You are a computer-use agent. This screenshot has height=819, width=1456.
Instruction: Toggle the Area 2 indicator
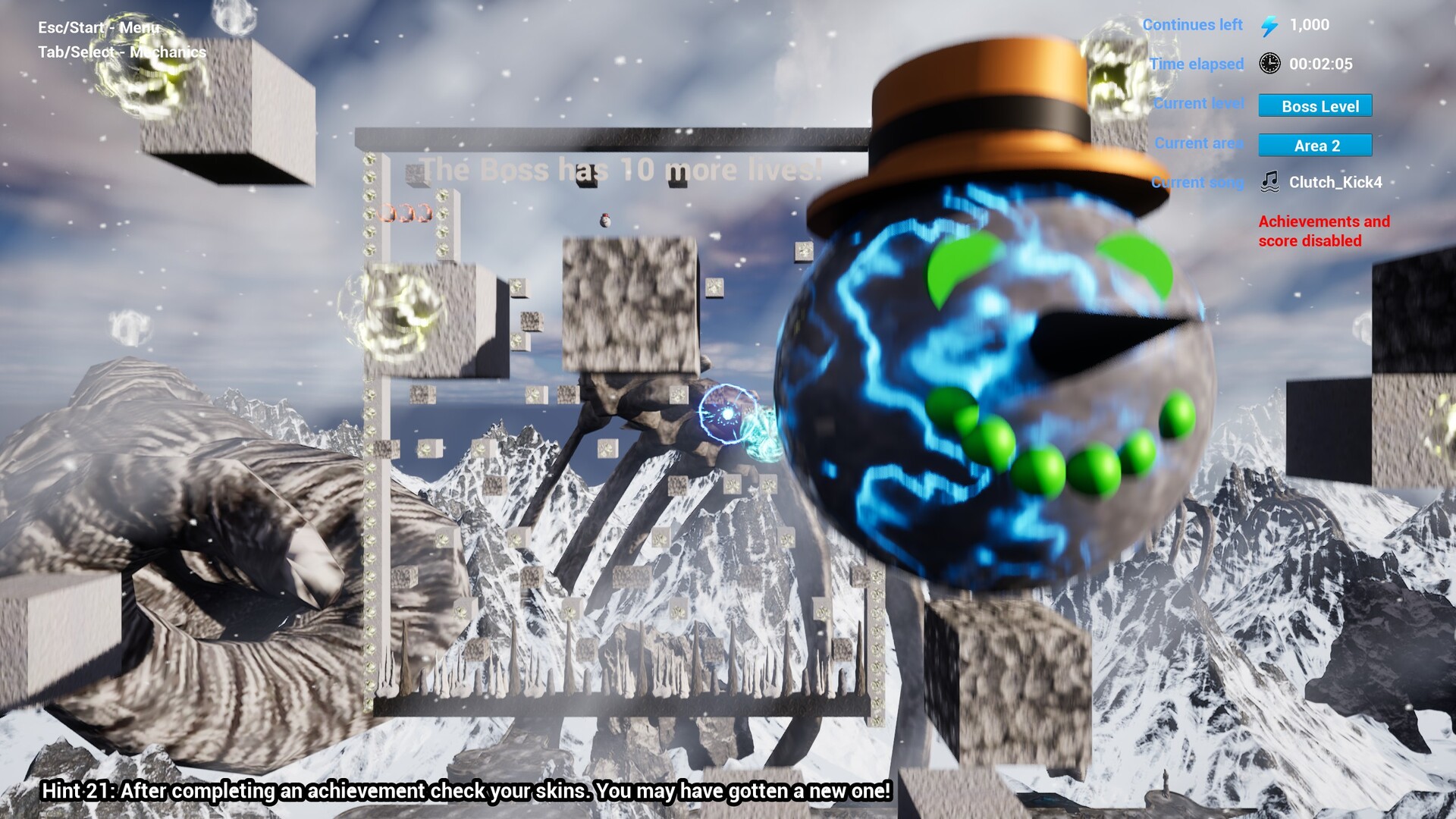[x=1316, y=145]
